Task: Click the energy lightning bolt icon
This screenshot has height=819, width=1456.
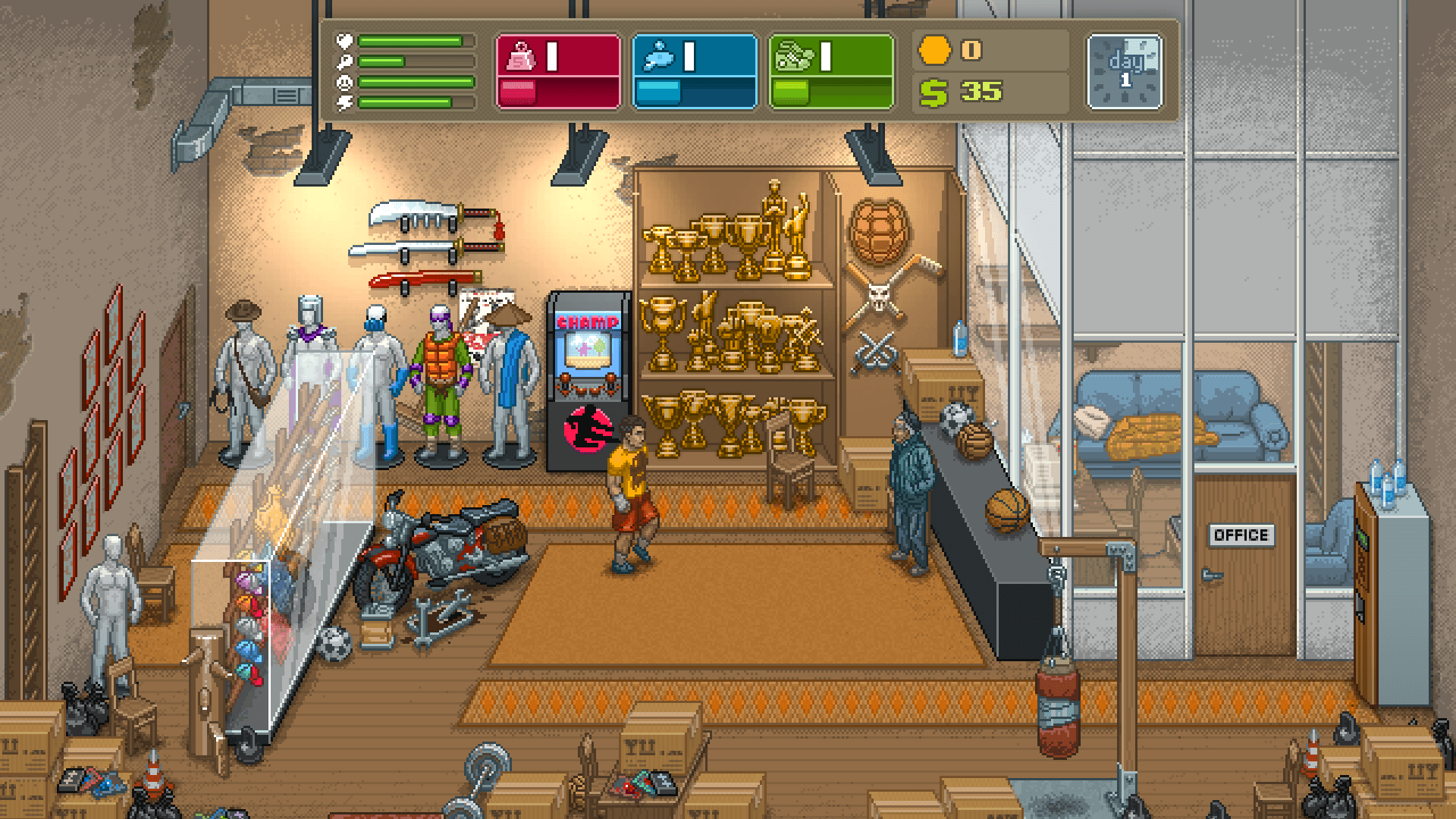Action: pyautogui.click(x=344, y=103)
